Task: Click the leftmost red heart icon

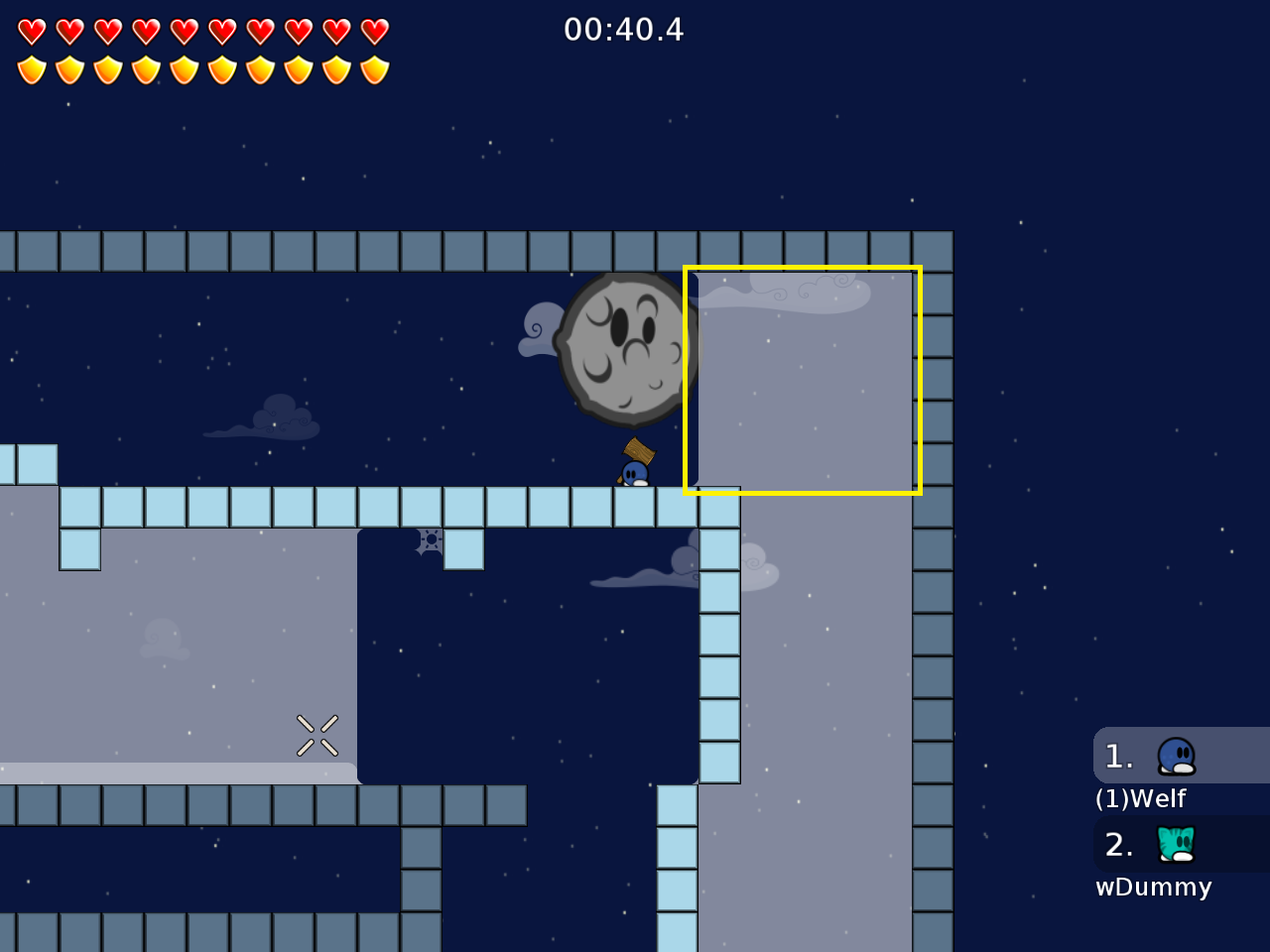Action: pyautogui.click(x=32, y=31)
